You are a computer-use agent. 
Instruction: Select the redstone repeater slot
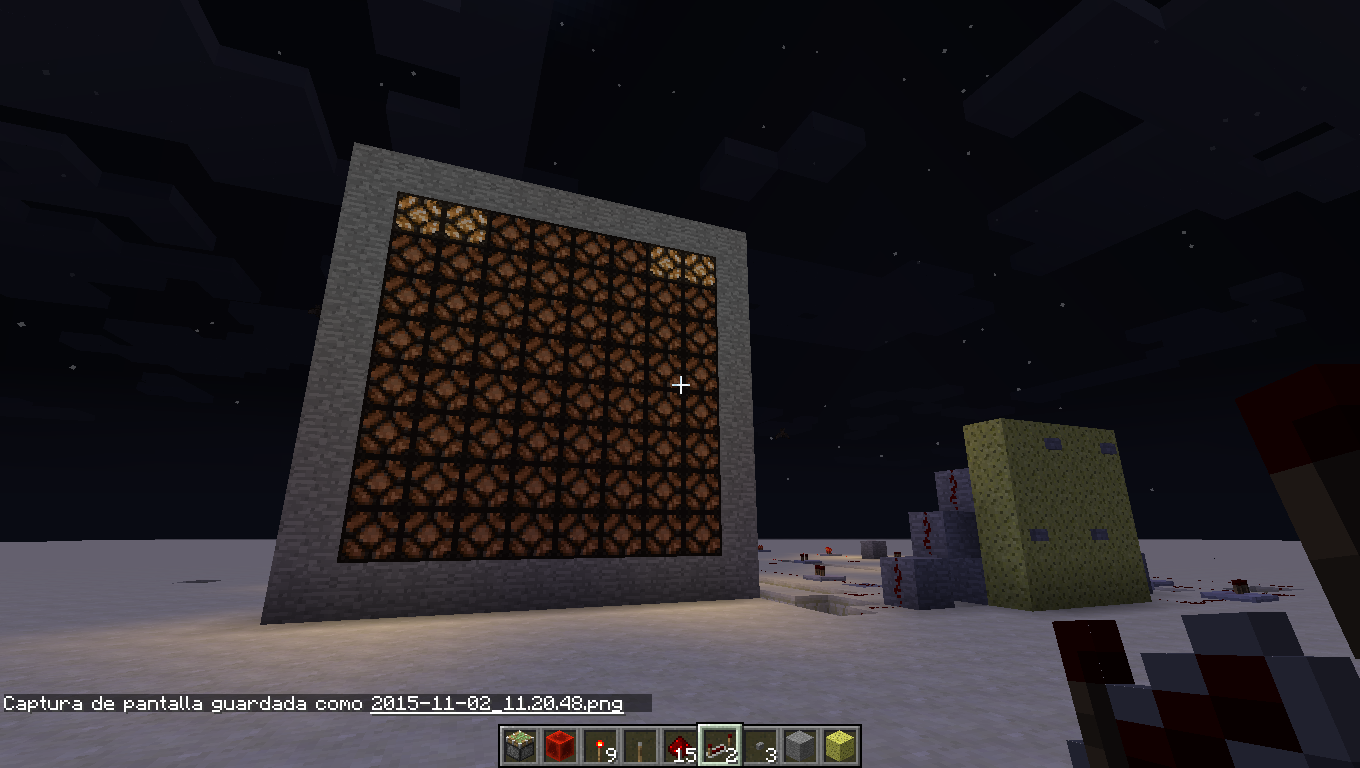[x=720, y=746]
